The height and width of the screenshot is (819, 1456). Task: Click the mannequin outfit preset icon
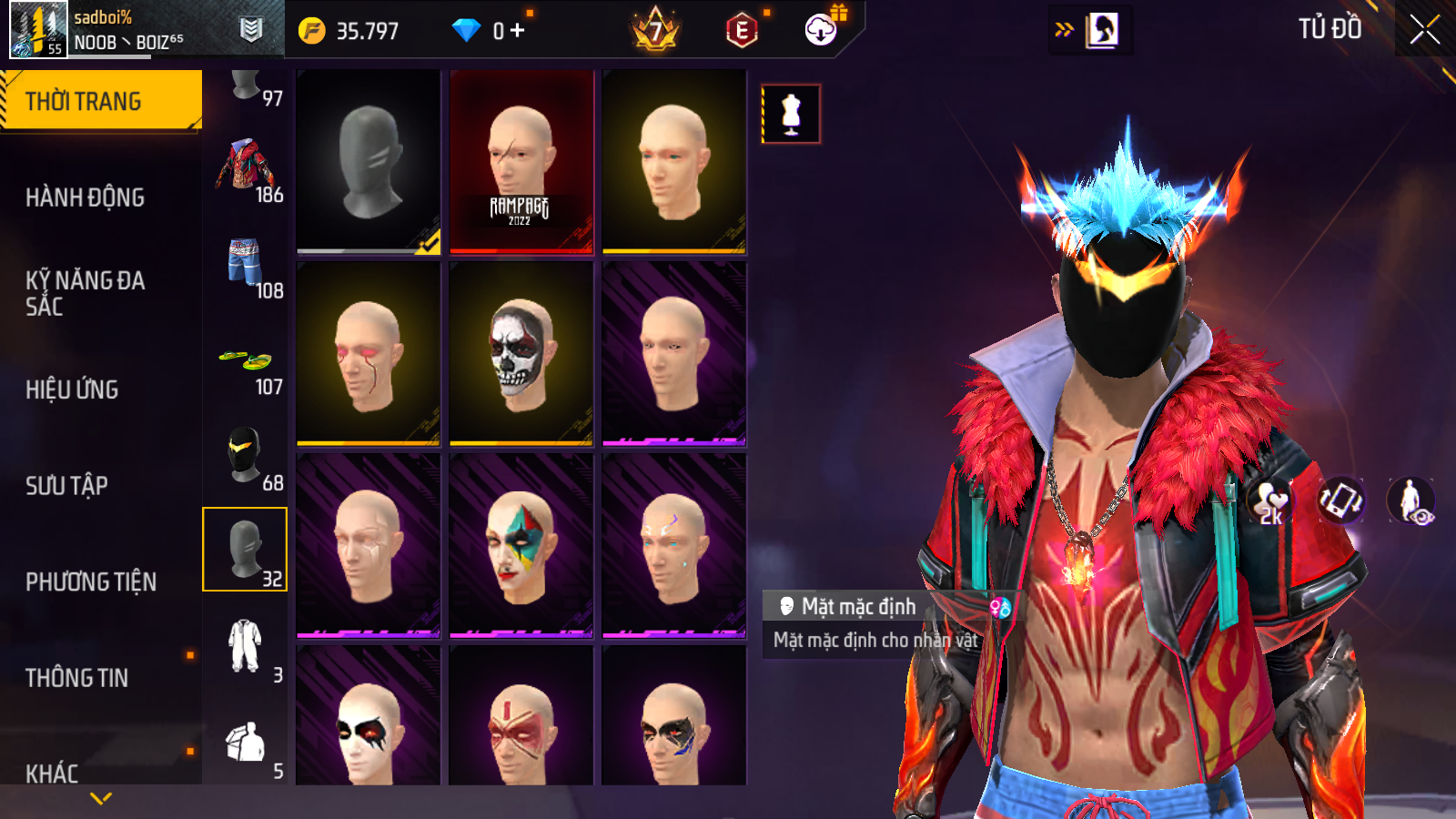(791, 115)
